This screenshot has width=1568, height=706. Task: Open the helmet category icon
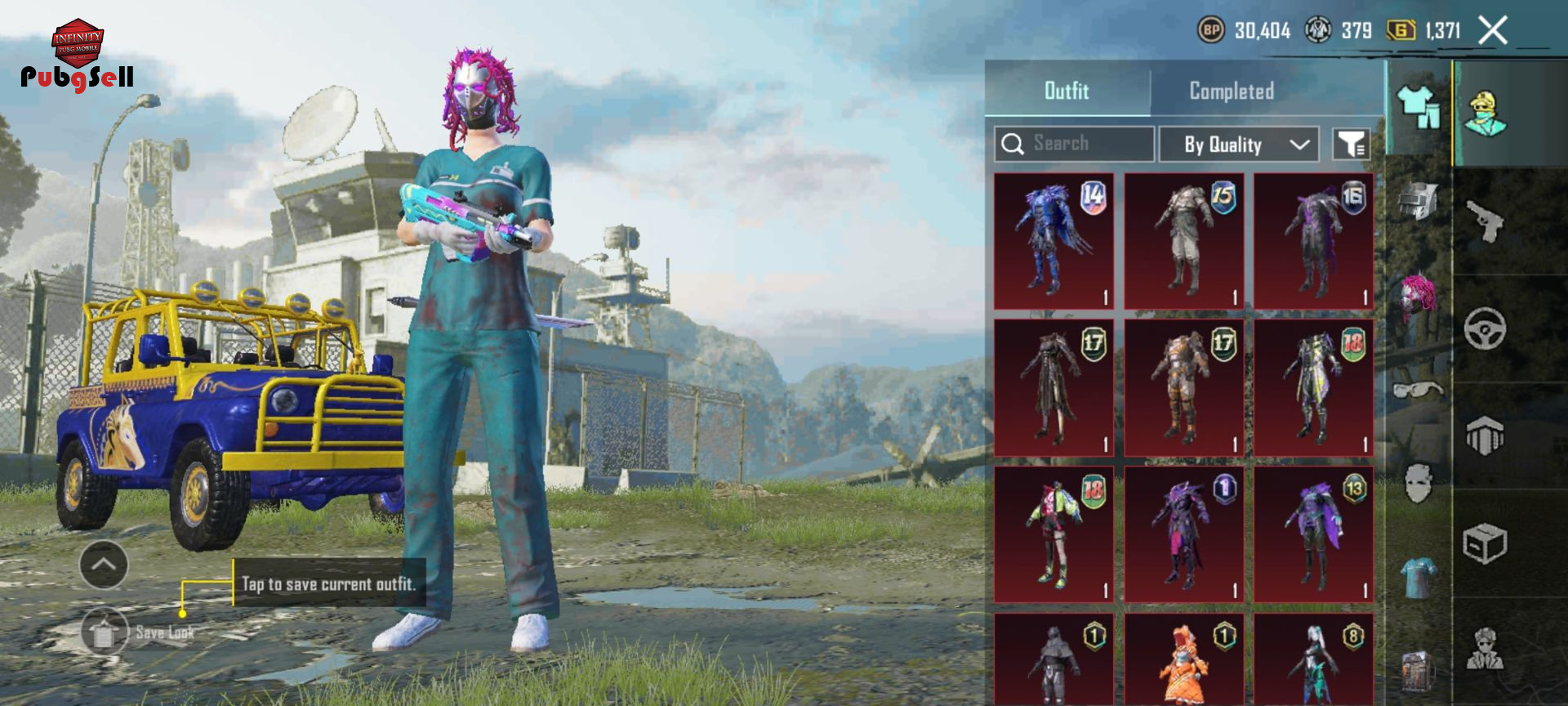(1419, 201)
